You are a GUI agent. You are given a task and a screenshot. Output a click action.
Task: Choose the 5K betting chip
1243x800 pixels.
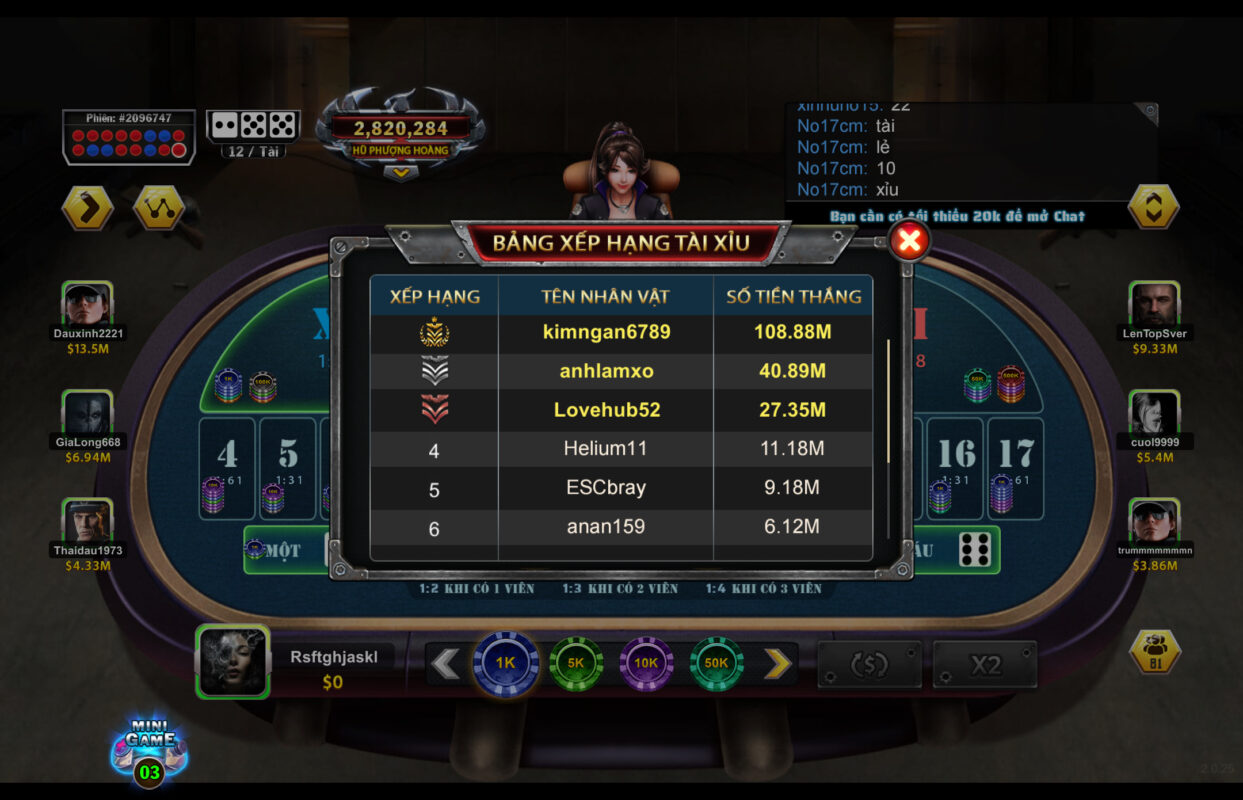coord(576,663)
